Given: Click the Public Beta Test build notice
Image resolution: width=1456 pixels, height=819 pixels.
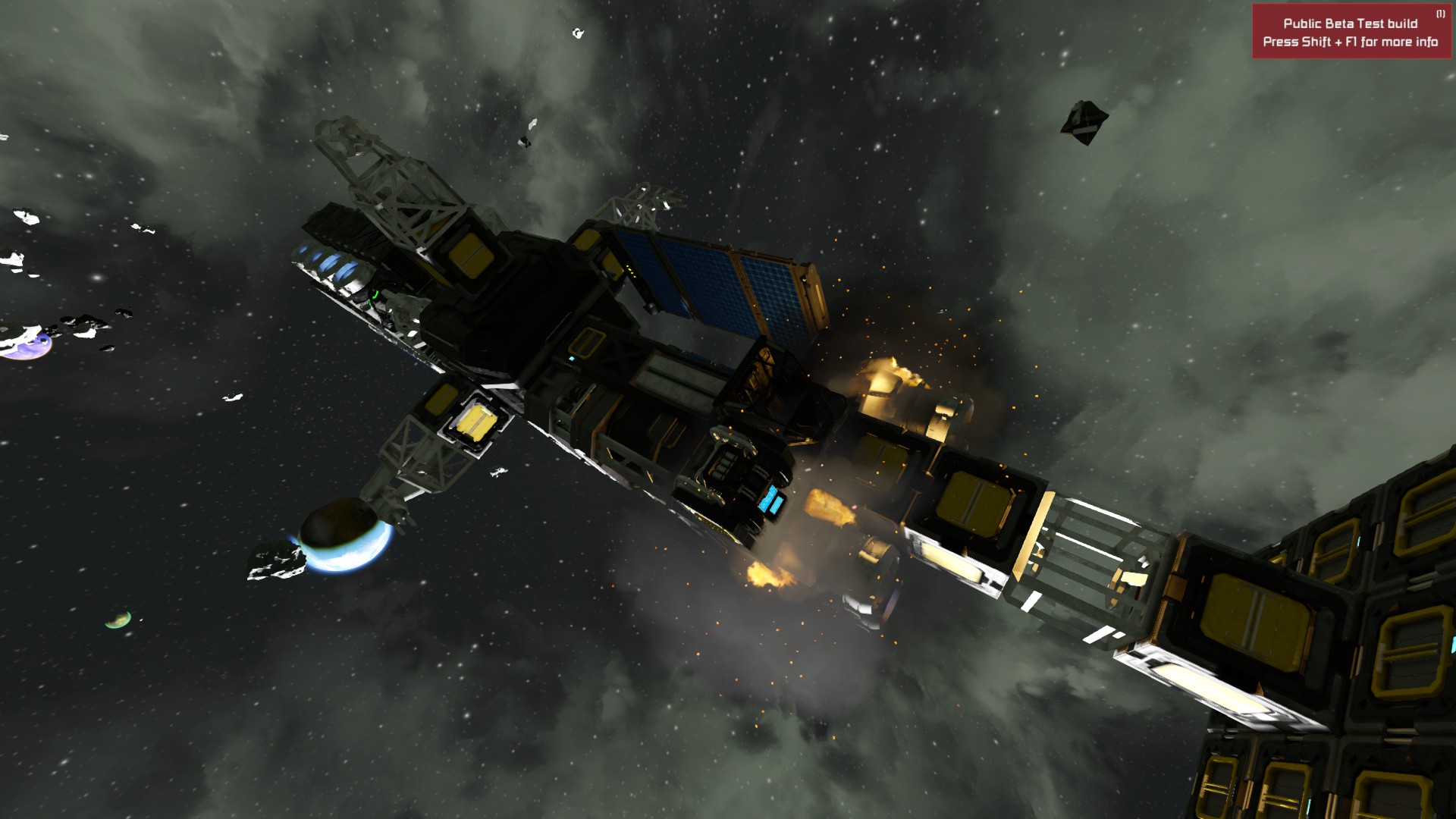Looking at the screenshot, I should pos(1350,33).
